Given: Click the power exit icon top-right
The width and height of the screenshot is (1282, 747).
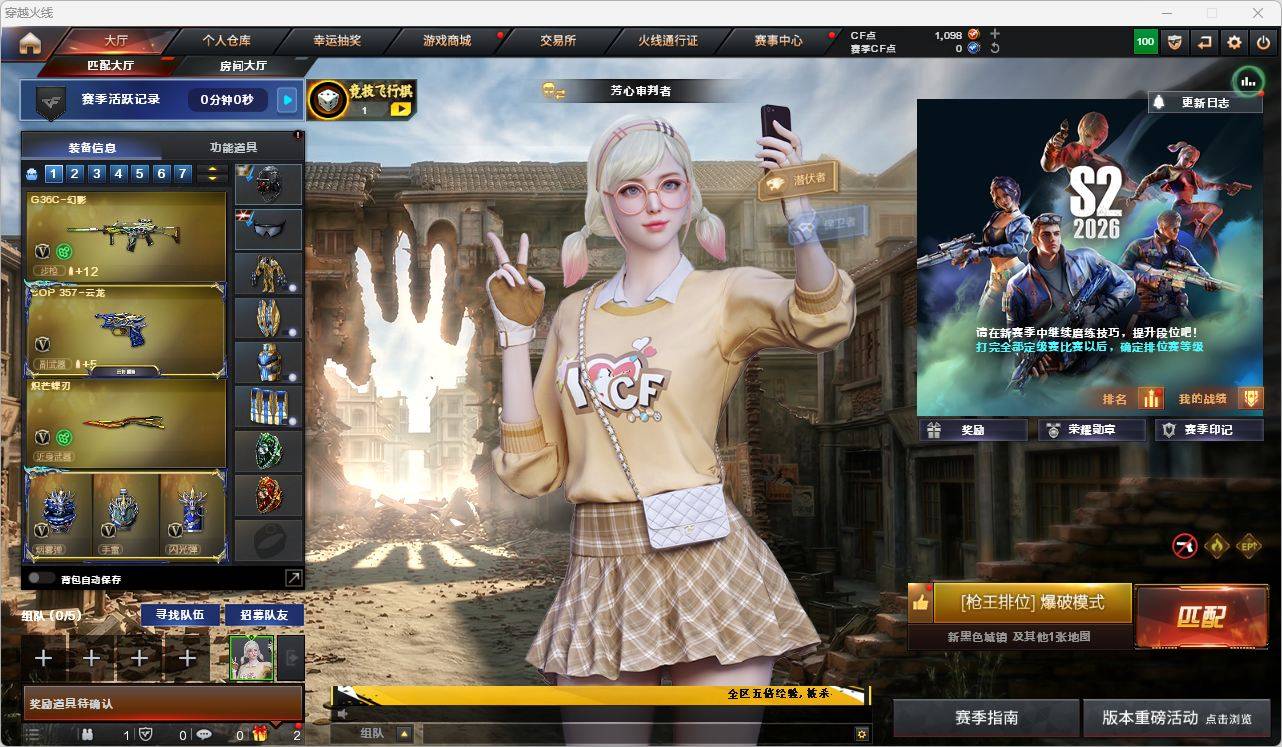Looking at the screenshot, I should tap(1262, 43).
